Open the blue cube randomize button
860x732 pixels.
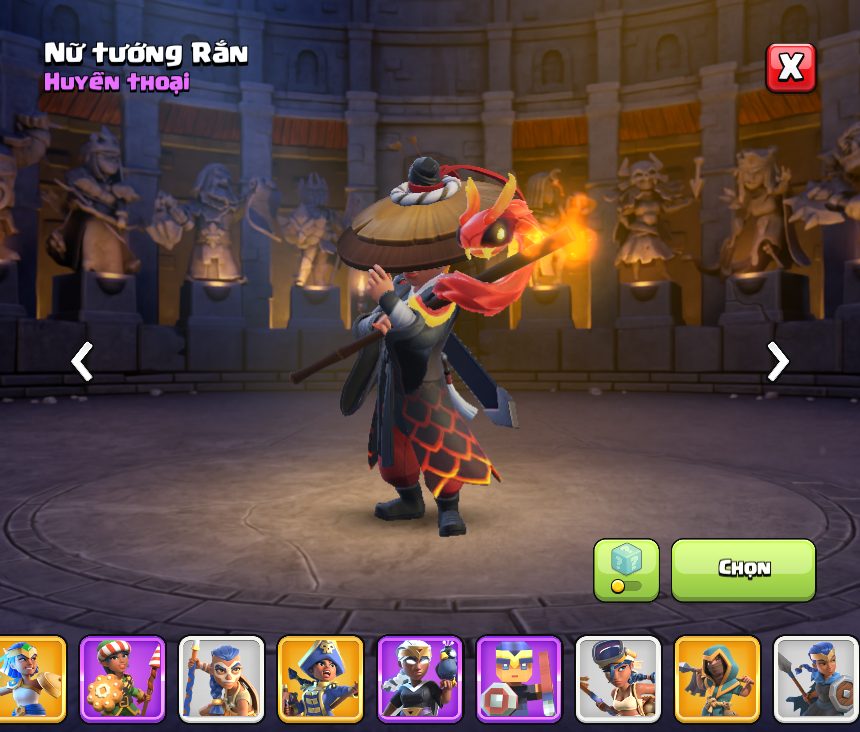point(626,569)
